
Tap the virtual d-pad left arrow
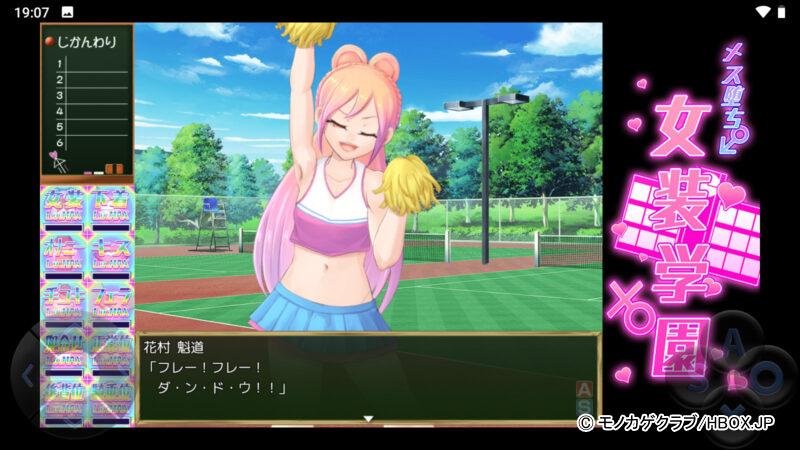point(27,377)
